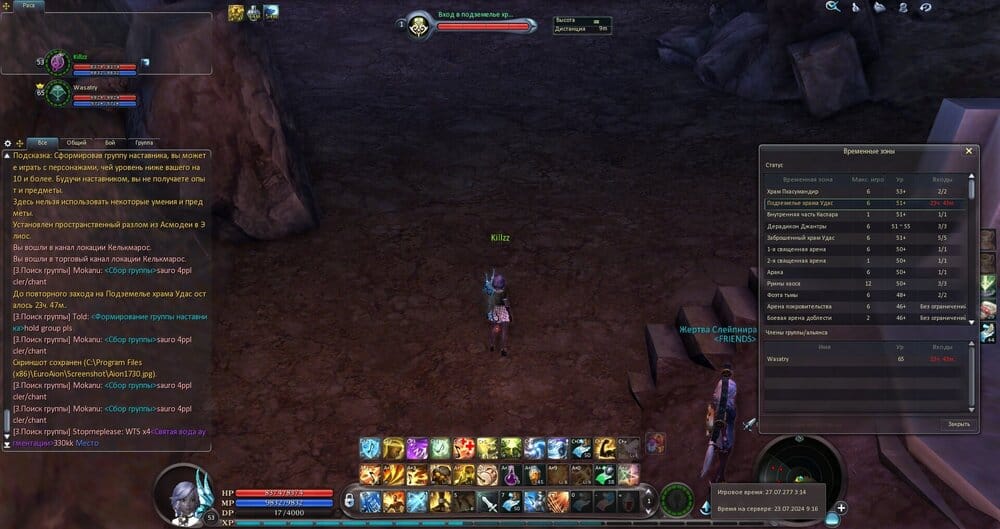Open the Группа chat tab
This screenshot has height=529, width=1000.
144,143
